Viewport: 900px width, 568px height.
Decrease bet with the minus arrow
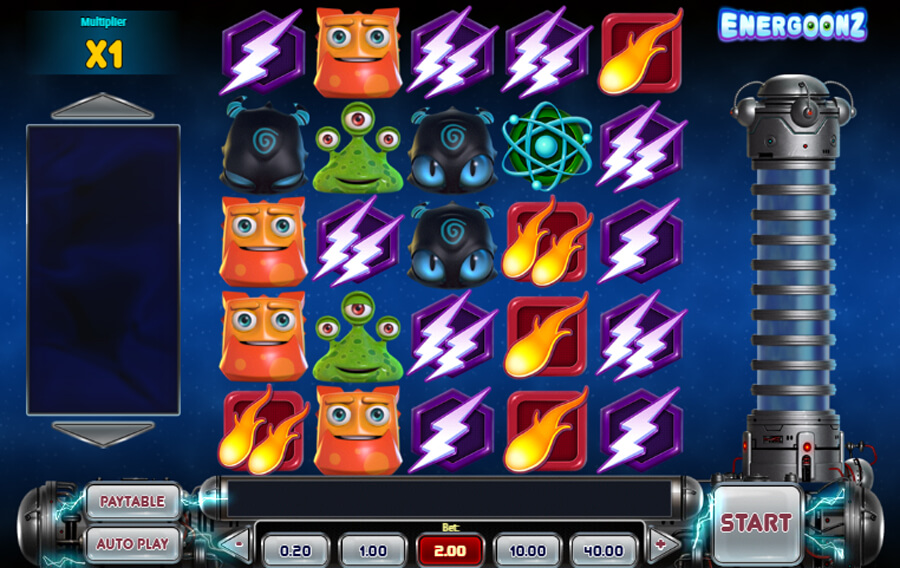click(238, 546)
